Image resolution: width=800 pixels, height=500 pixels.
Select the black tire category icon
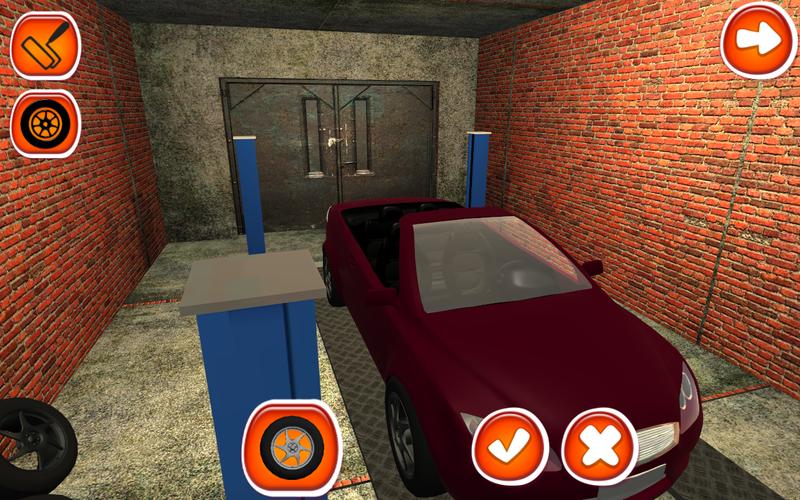tap(45, 123)
